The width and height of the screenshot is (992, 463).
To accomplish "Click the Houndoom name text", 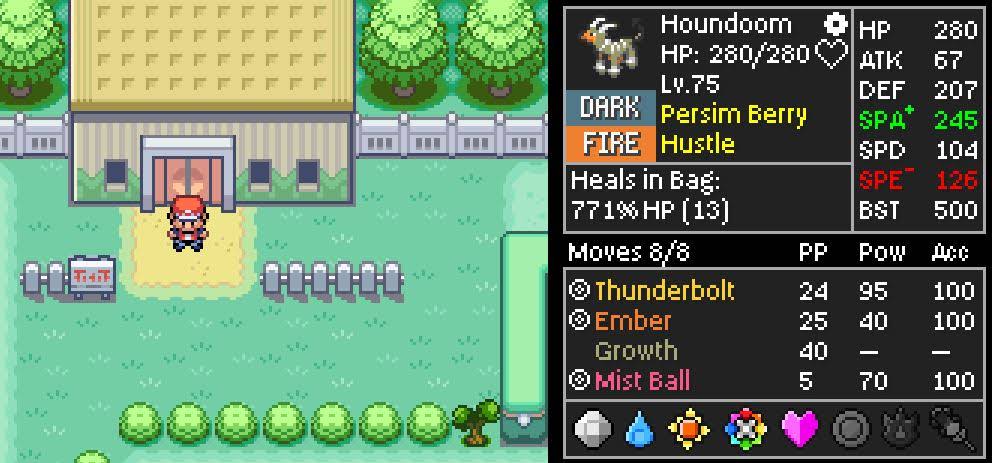I will pos(725,24).
